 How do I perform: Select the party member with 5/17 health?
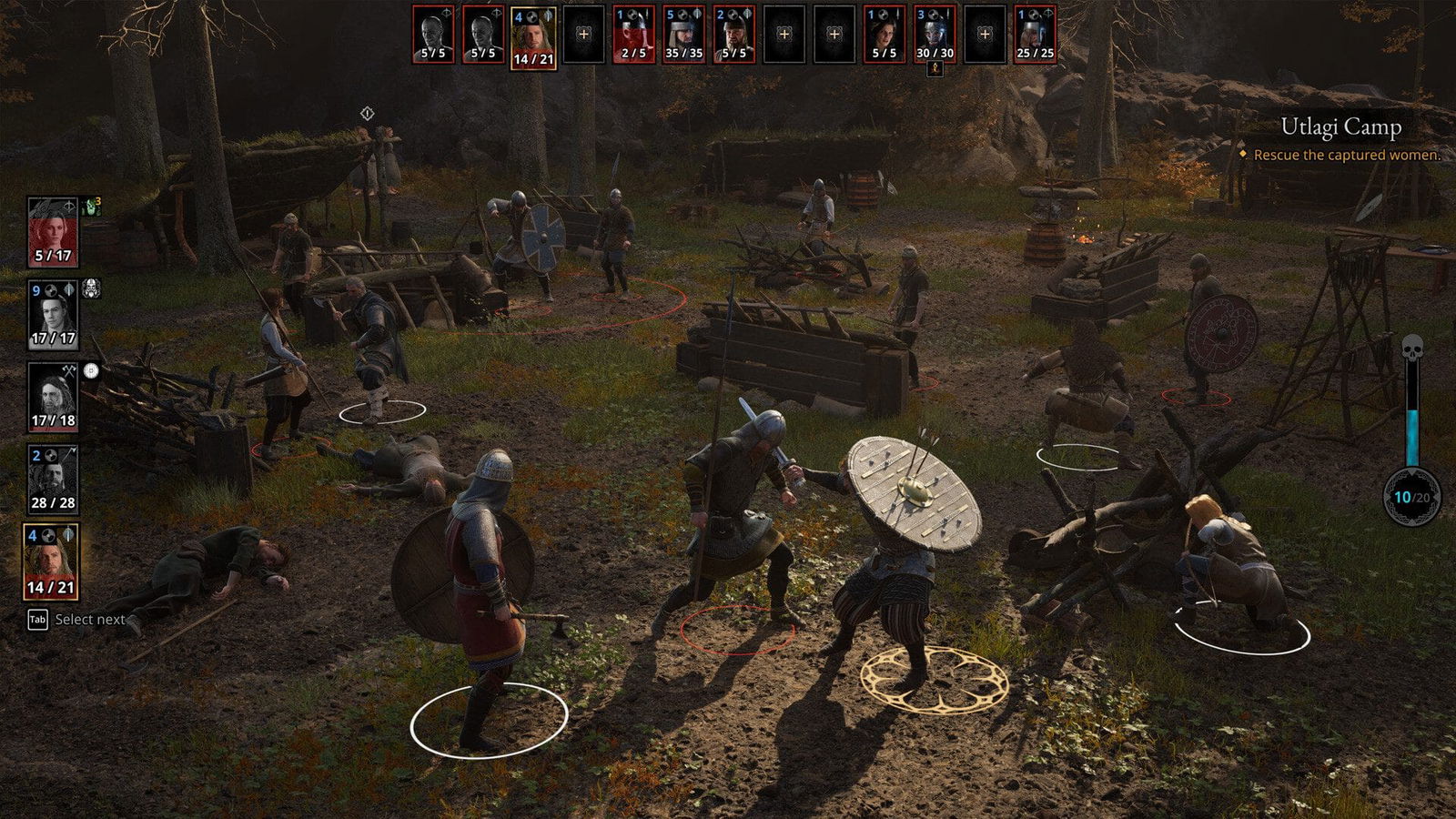53,232
